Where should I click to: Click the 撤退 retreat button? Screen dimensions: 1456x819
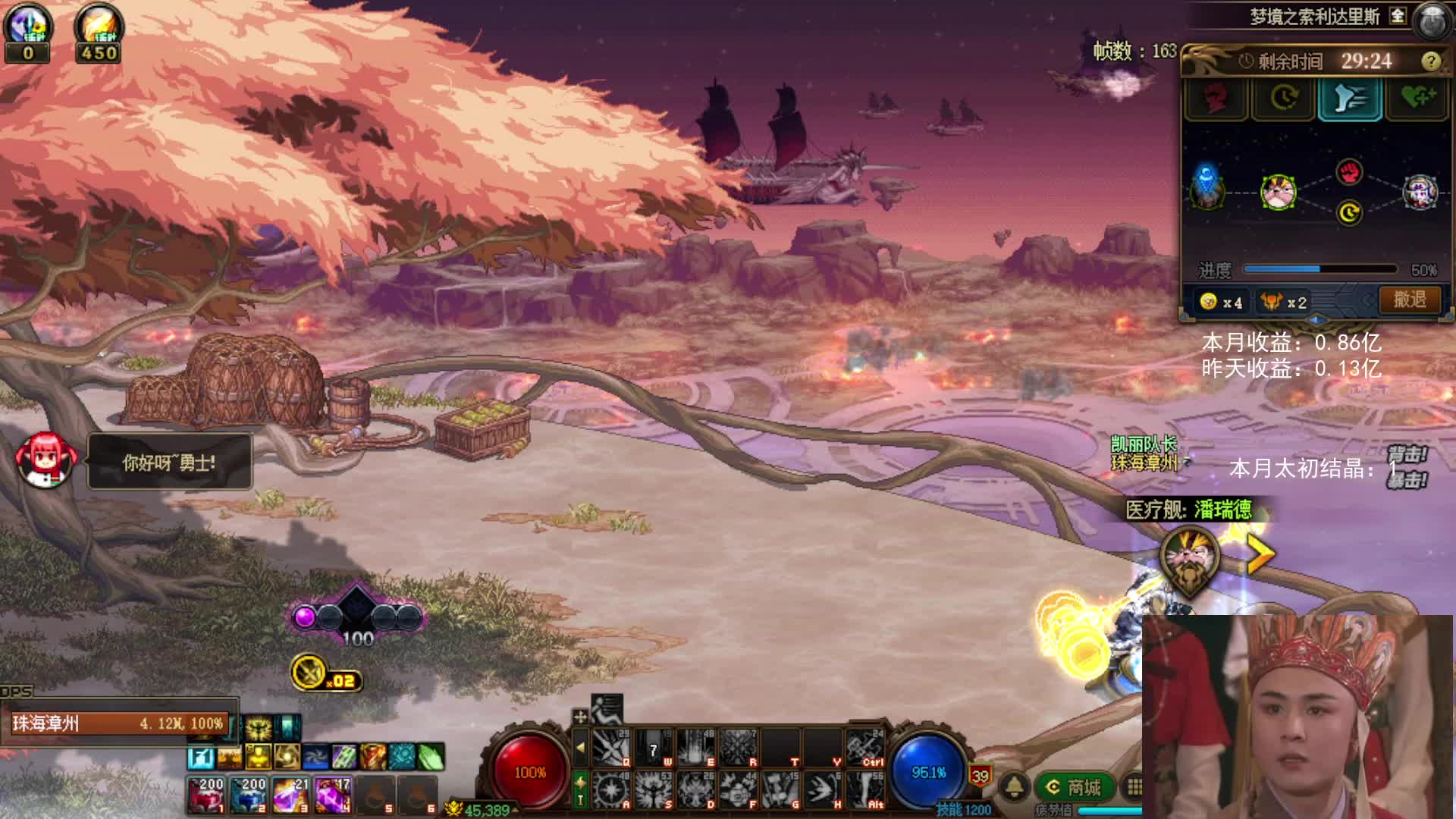pyautogui.click(x=1409, y=300)
